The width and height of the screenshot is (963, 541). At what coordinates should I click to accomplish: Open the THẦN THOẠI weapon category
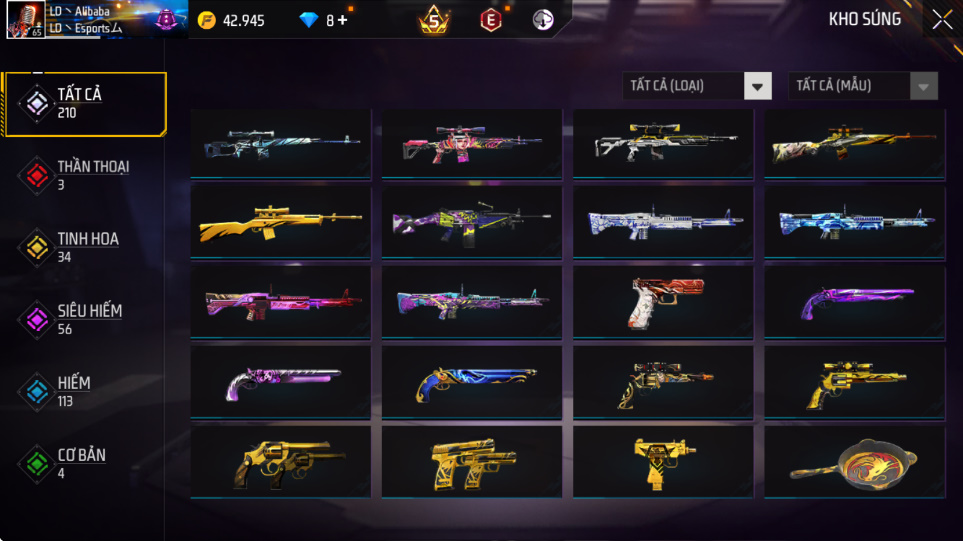pyautogui.click(x=84, y=175)
